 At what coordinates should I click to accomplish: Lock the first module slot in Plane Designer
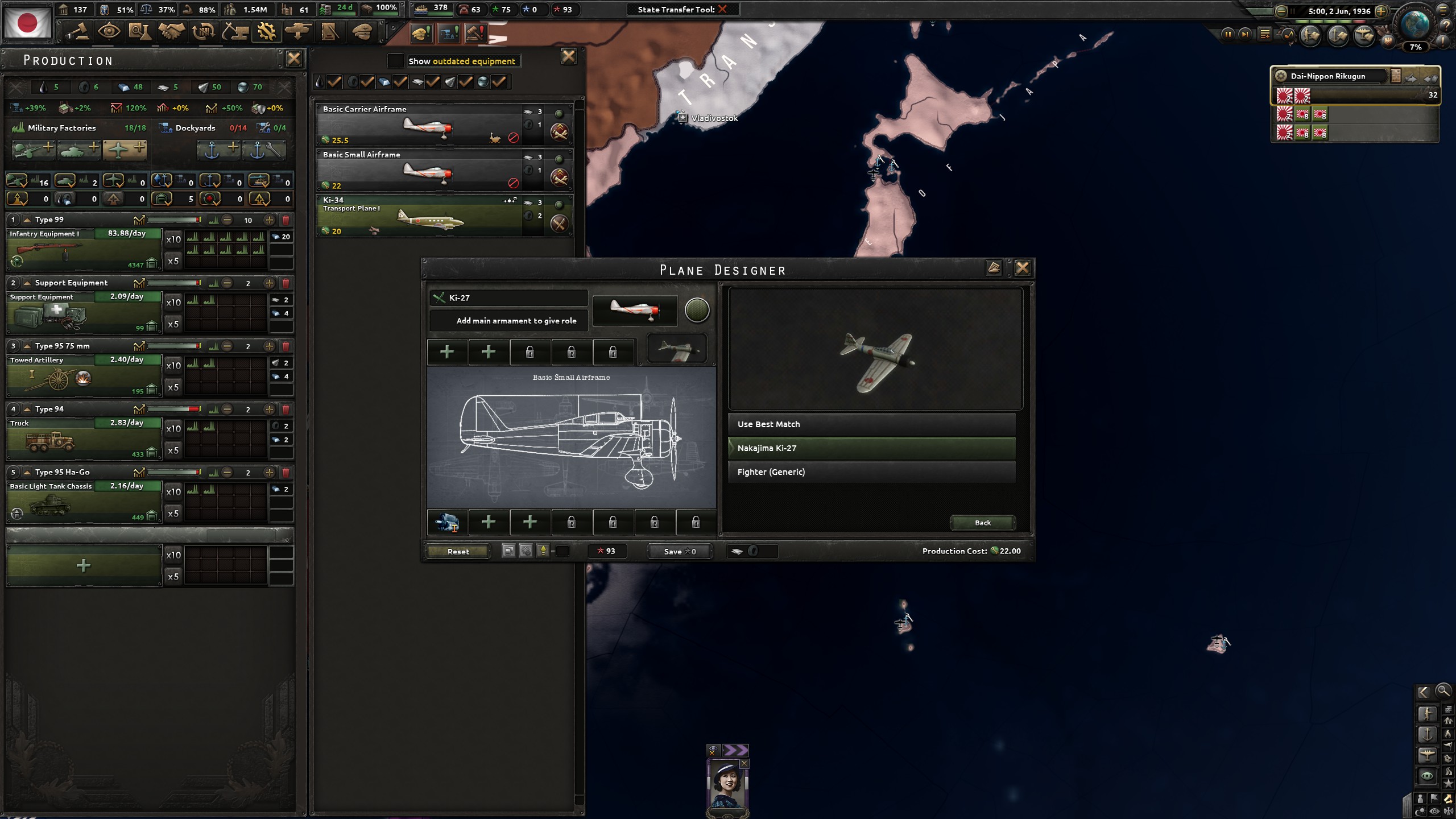click(x=531, y=353)
